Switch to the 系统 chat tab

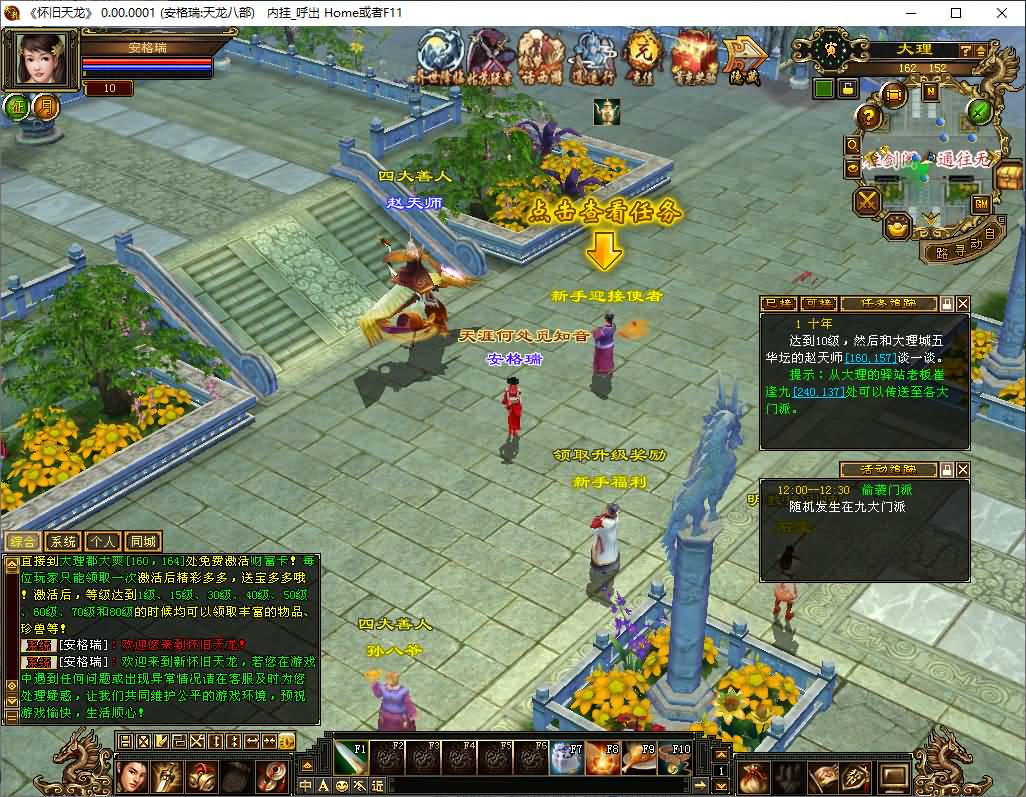pyautogui.click(x=62, y=542)
